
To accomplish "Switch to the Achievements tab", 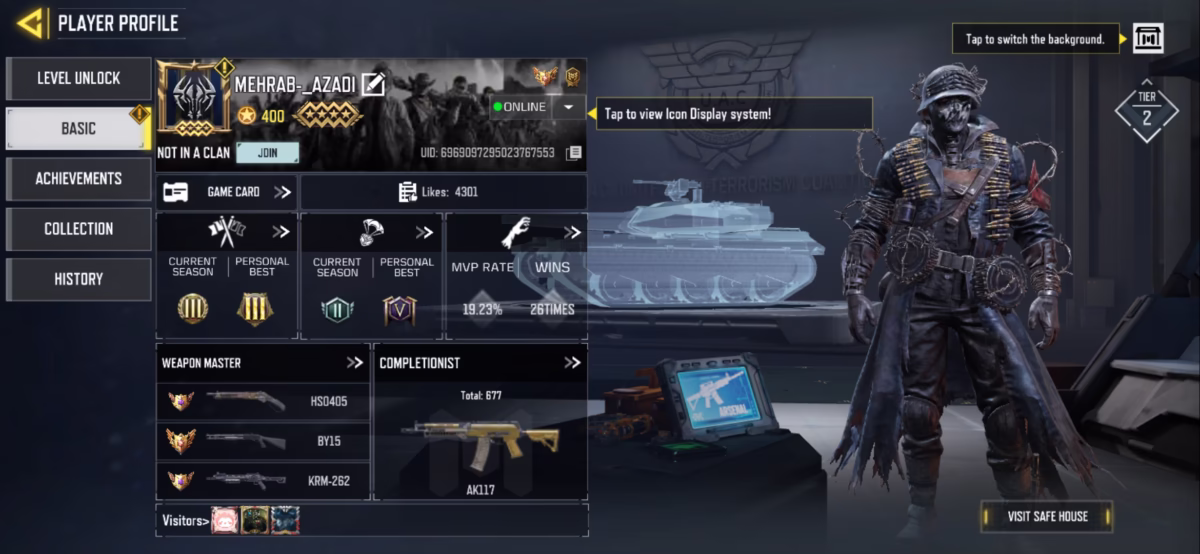I will 78,179.
